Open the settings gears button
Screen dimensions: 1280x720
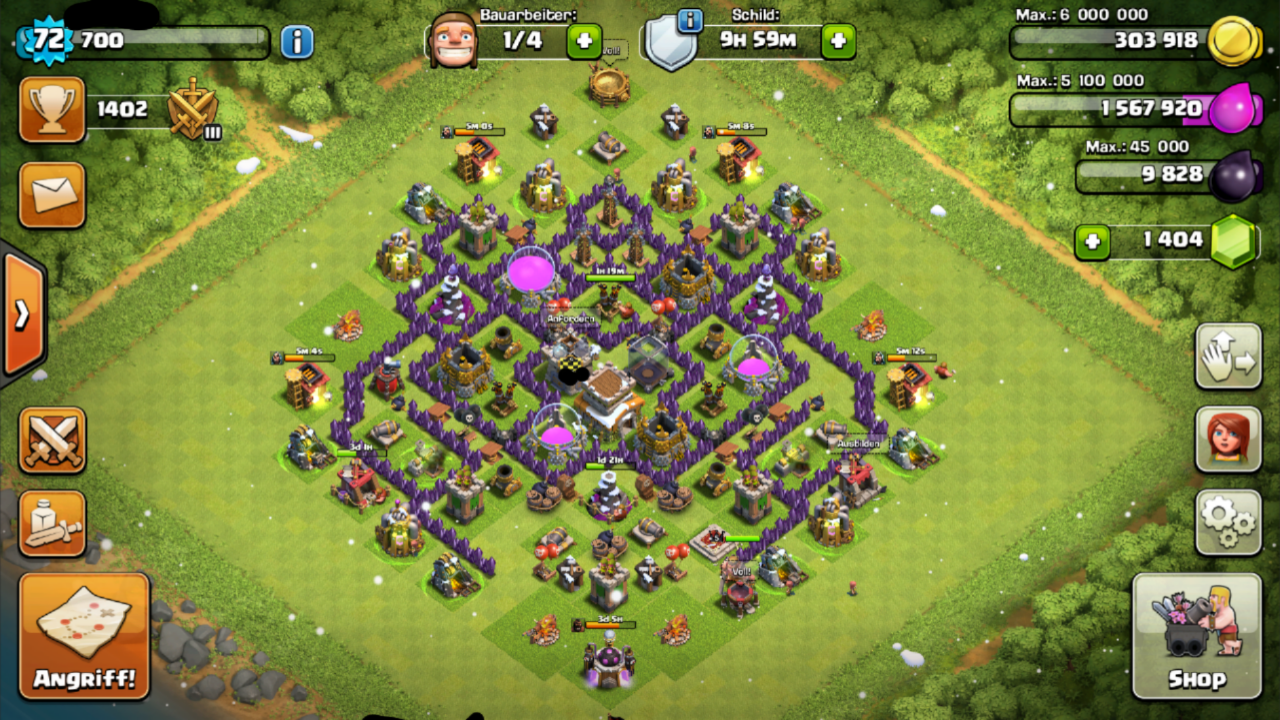[1228, 522]
